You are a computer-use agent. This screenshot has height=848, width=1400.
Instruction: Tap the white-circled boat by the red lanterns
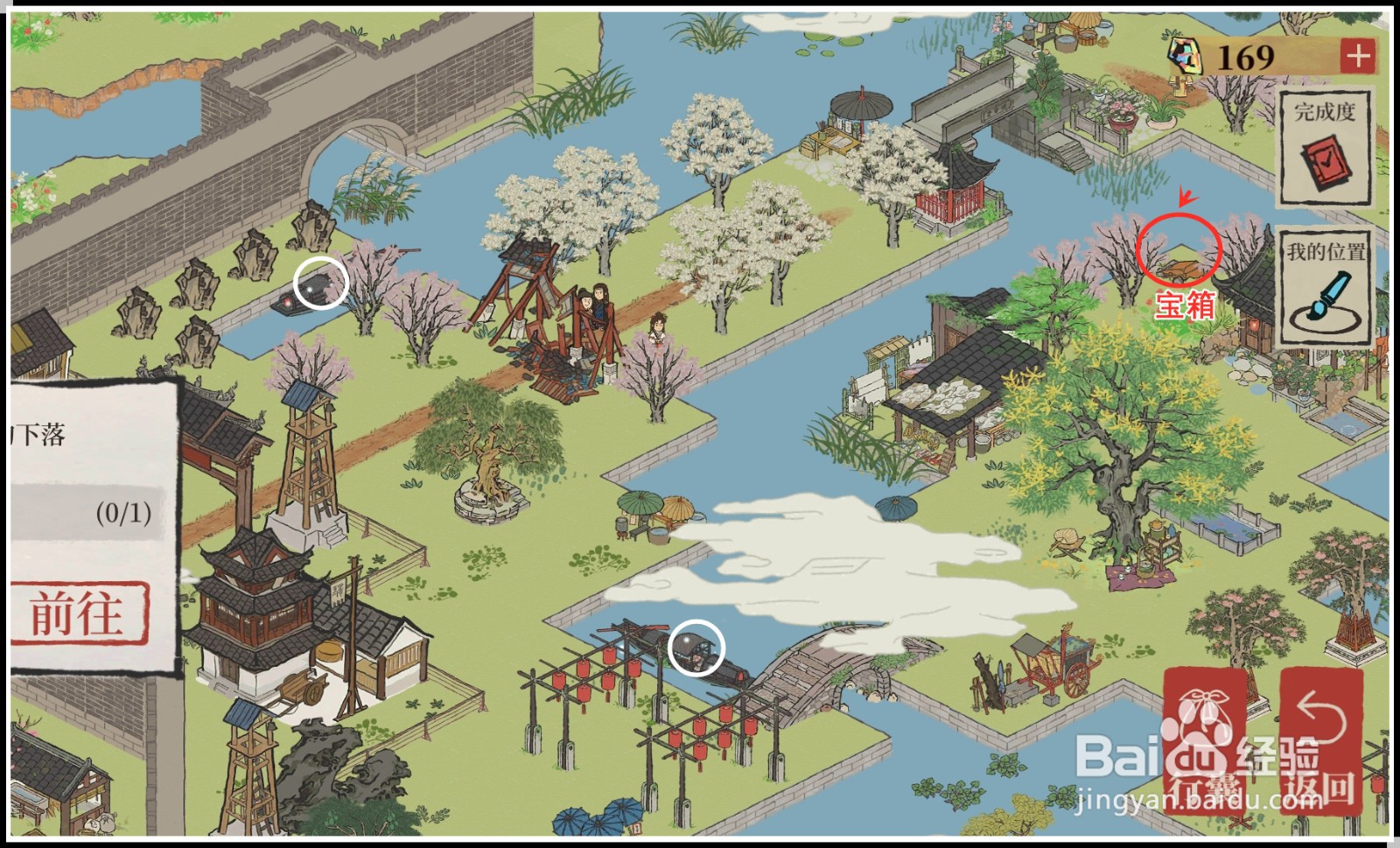[696, 649]
